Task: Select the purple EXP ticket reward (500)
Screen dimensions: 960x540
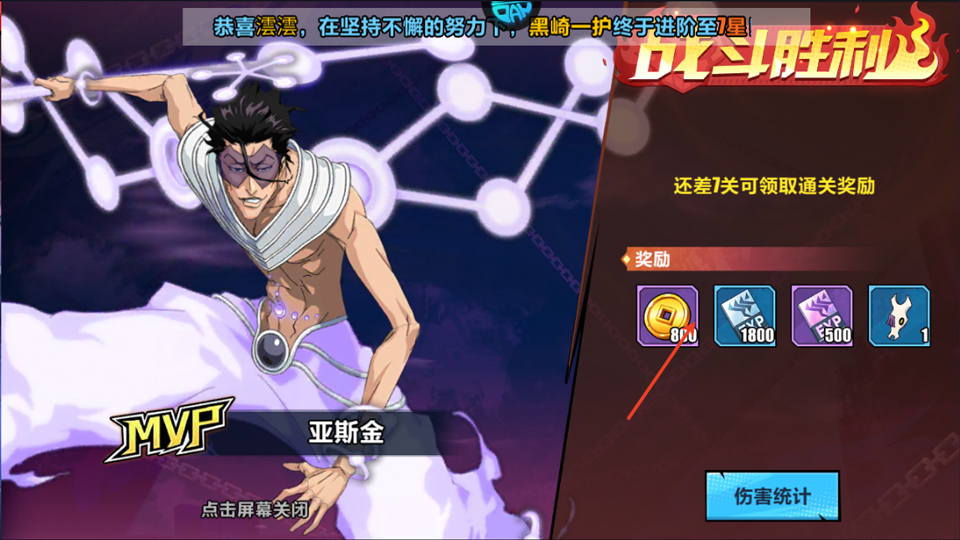Action: tap(822, 316)
